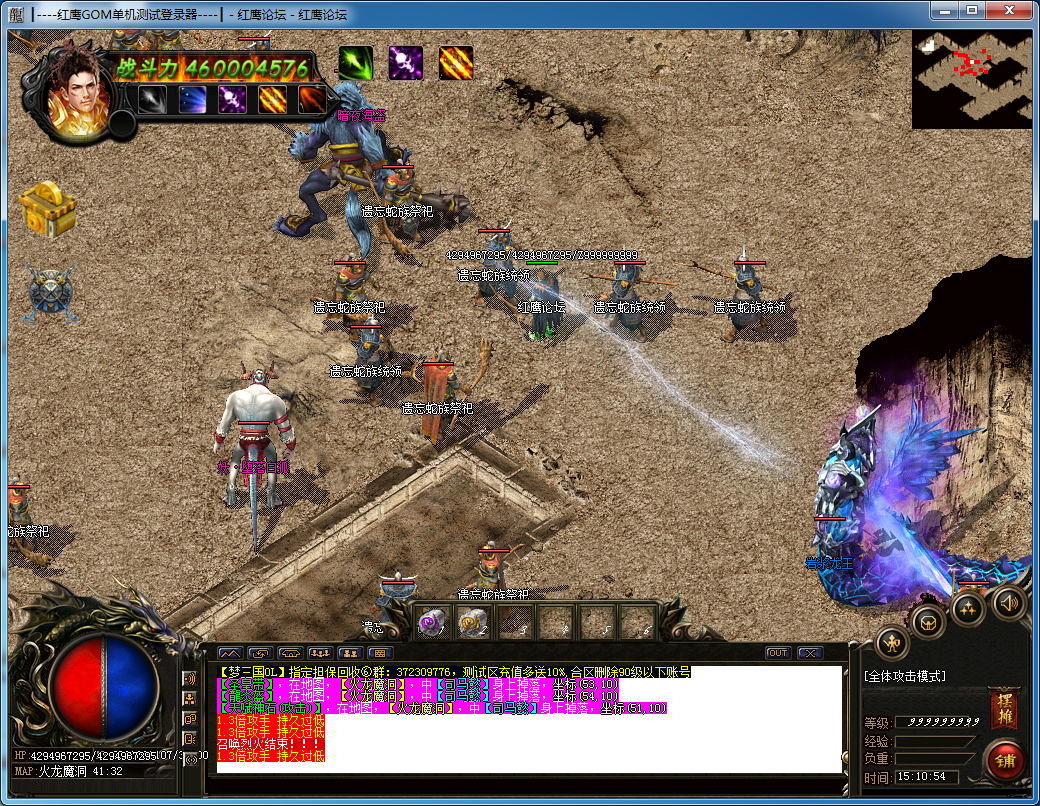Open the sparkle stars round button
Screen dimensions: 1040x806
click(x=968, y=609)
